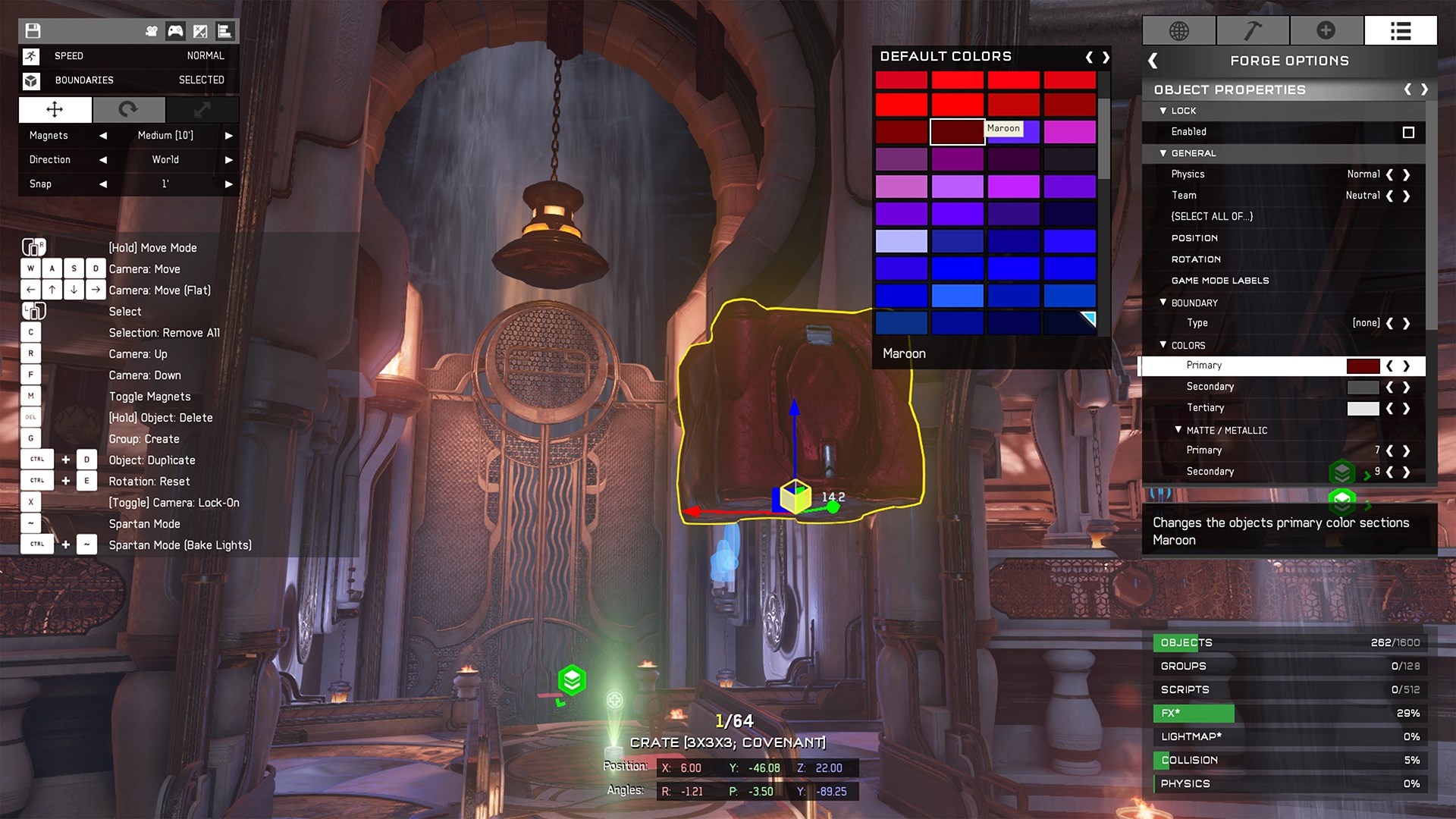
Task: Save the current map
Action: coord(31,30)
